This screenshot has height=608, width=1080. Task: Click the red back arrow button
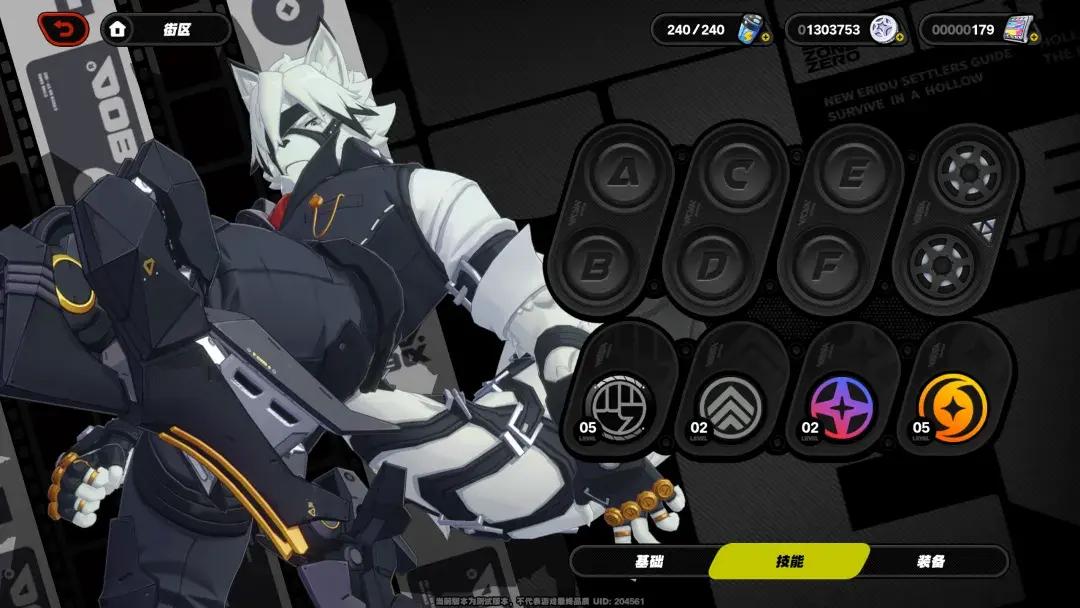(x=63, y=29)
